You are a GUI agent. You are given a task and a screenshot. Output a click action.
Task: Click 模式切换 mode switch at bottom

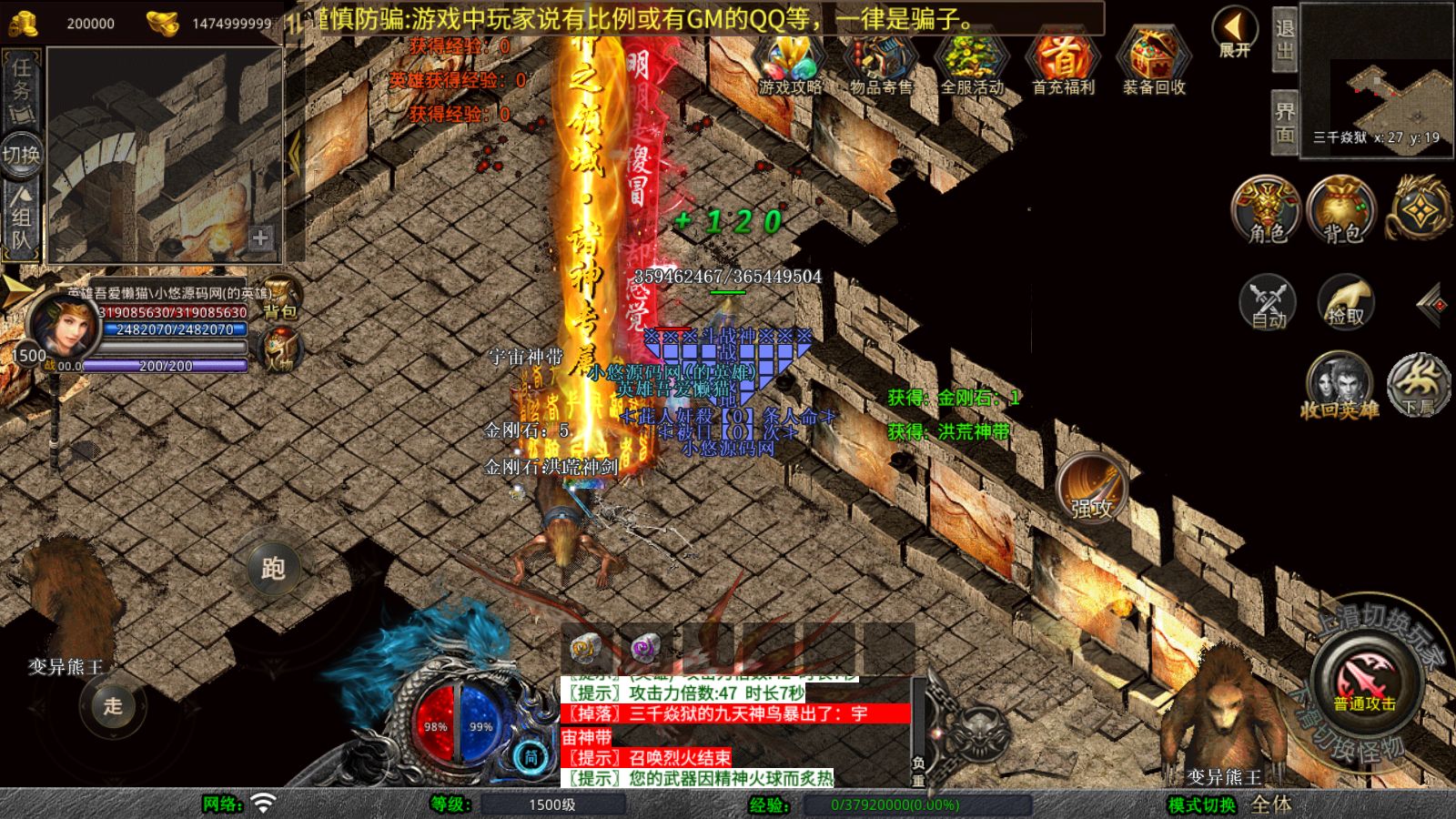(1202, 804)
